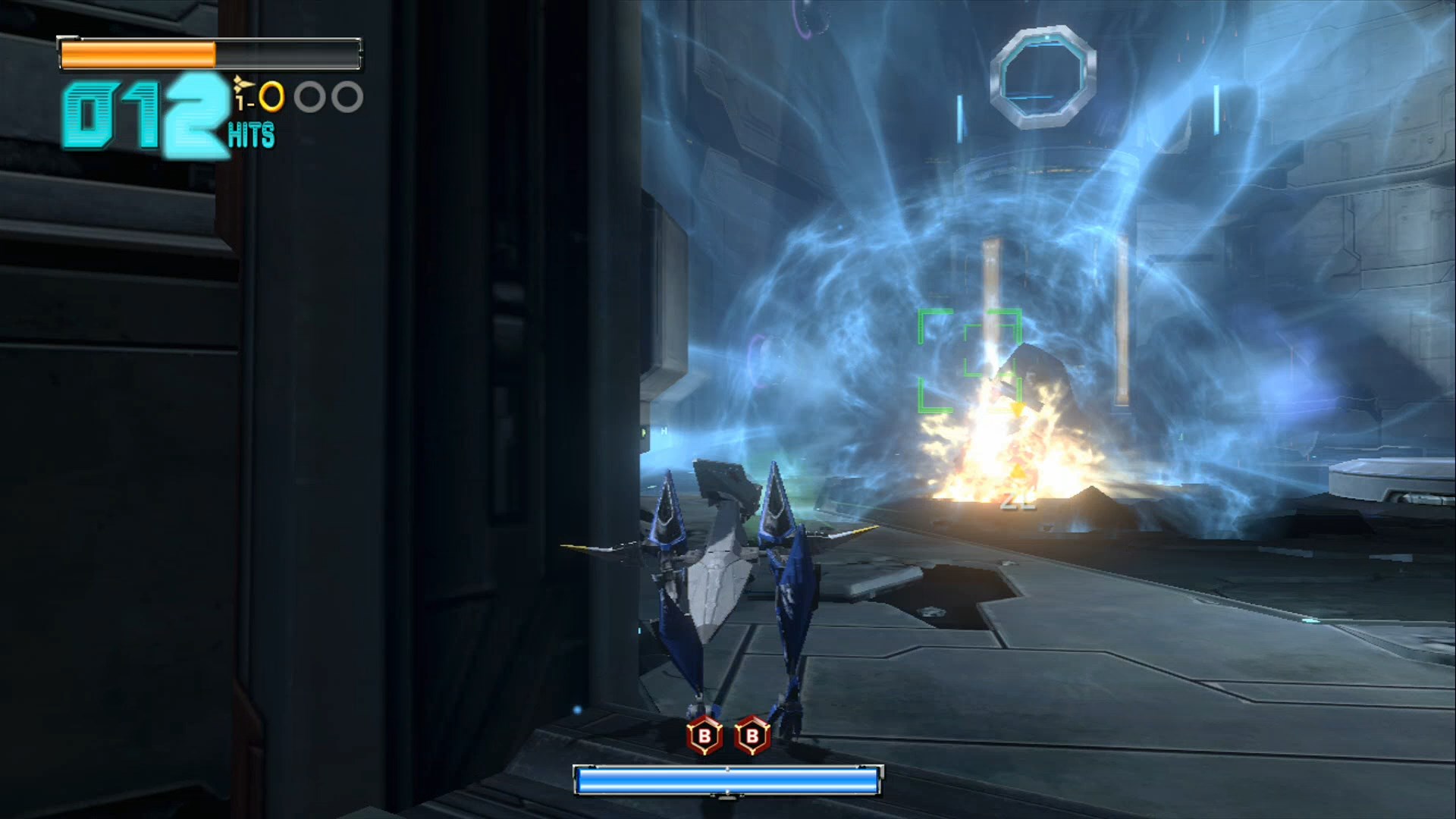
Task: Enable the filled gold ring indicator
Action: (271, 96)
